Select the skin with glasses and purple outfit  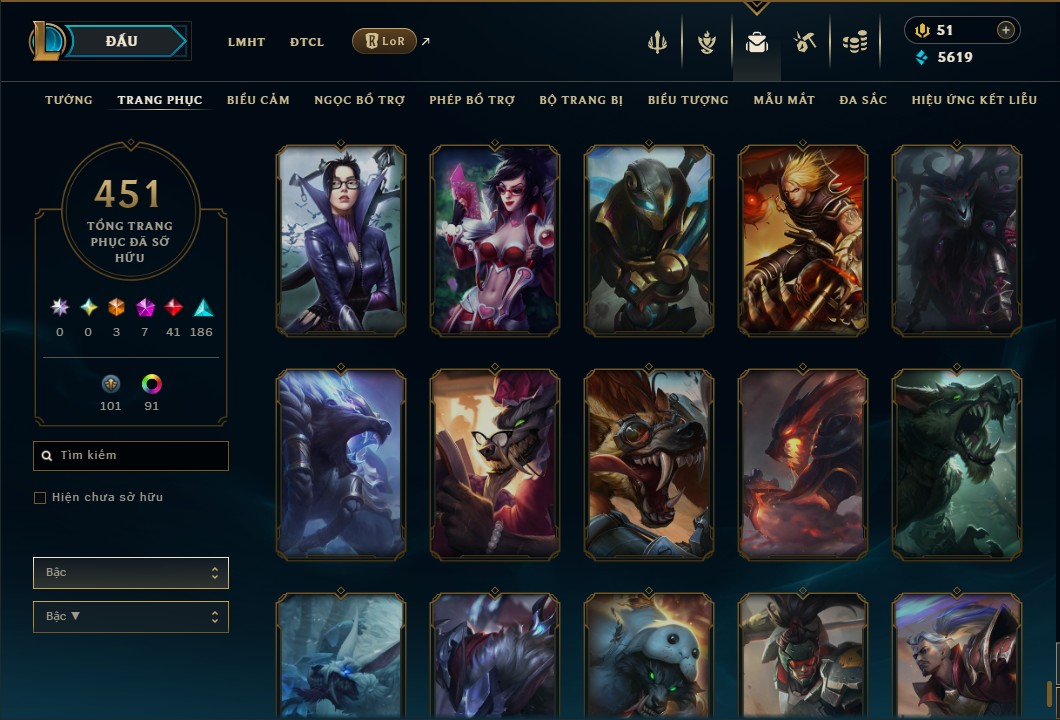(341, 240)
